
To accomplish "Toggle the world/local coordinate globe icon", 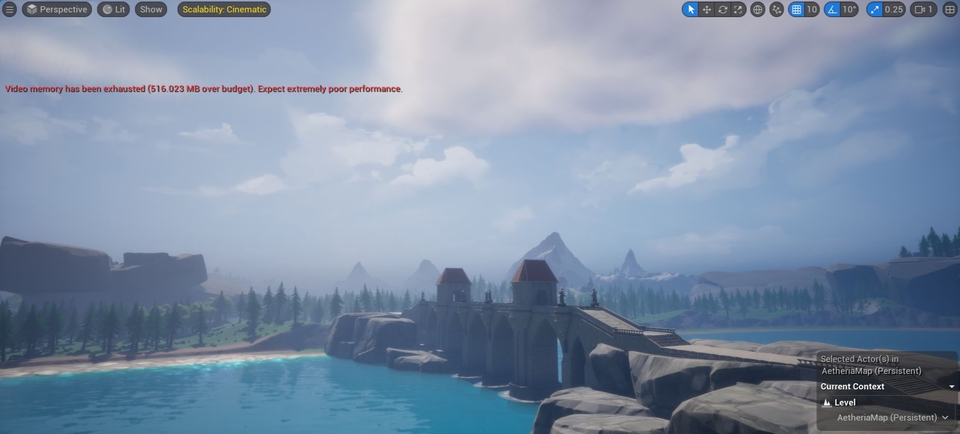I will [x=758, y=9].
